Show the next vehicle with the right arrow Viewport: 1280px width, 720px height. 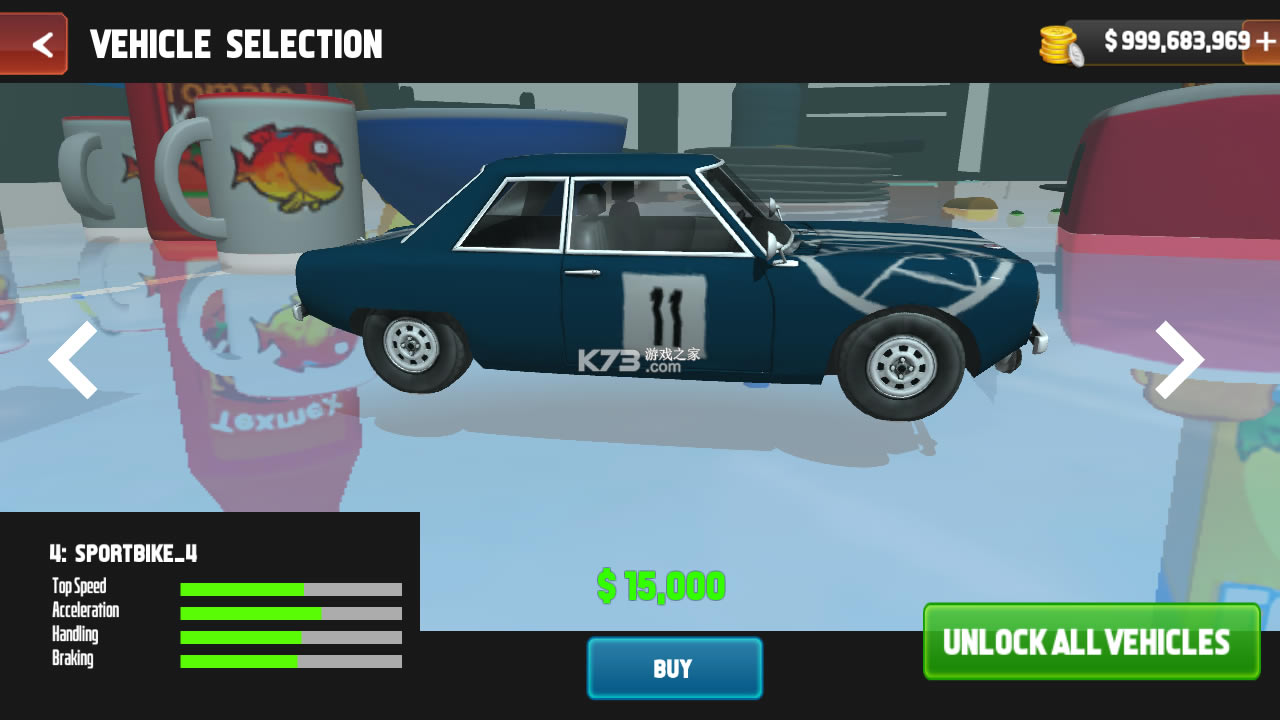1180,360
